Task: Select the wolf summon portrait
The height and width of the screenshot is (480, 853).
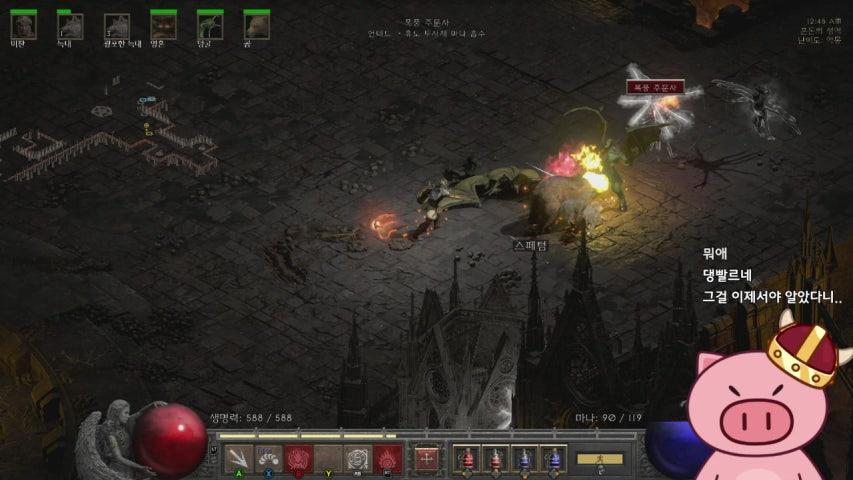Action: click(70, 24)
